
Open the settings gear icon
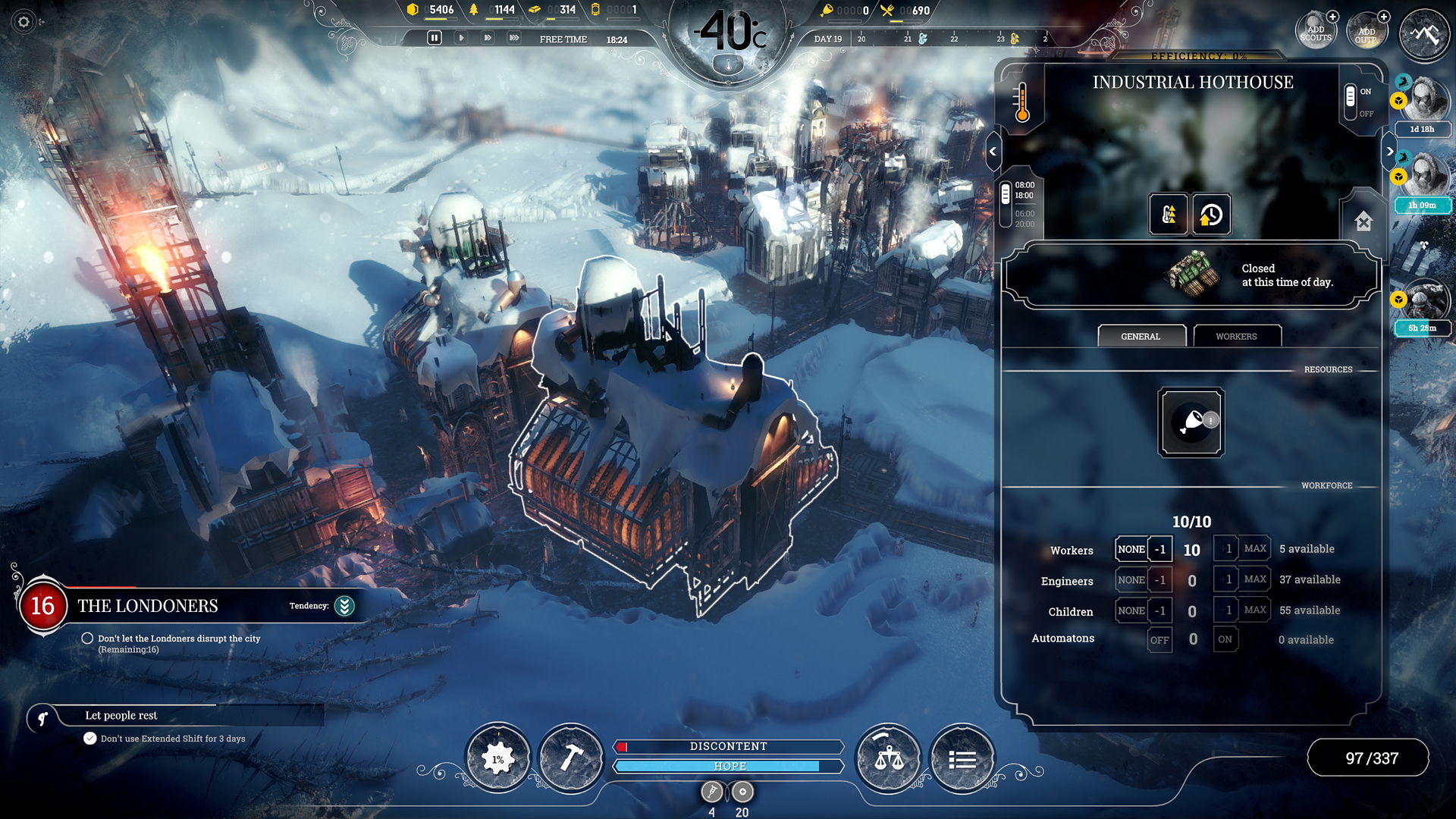tap(23, 23)
